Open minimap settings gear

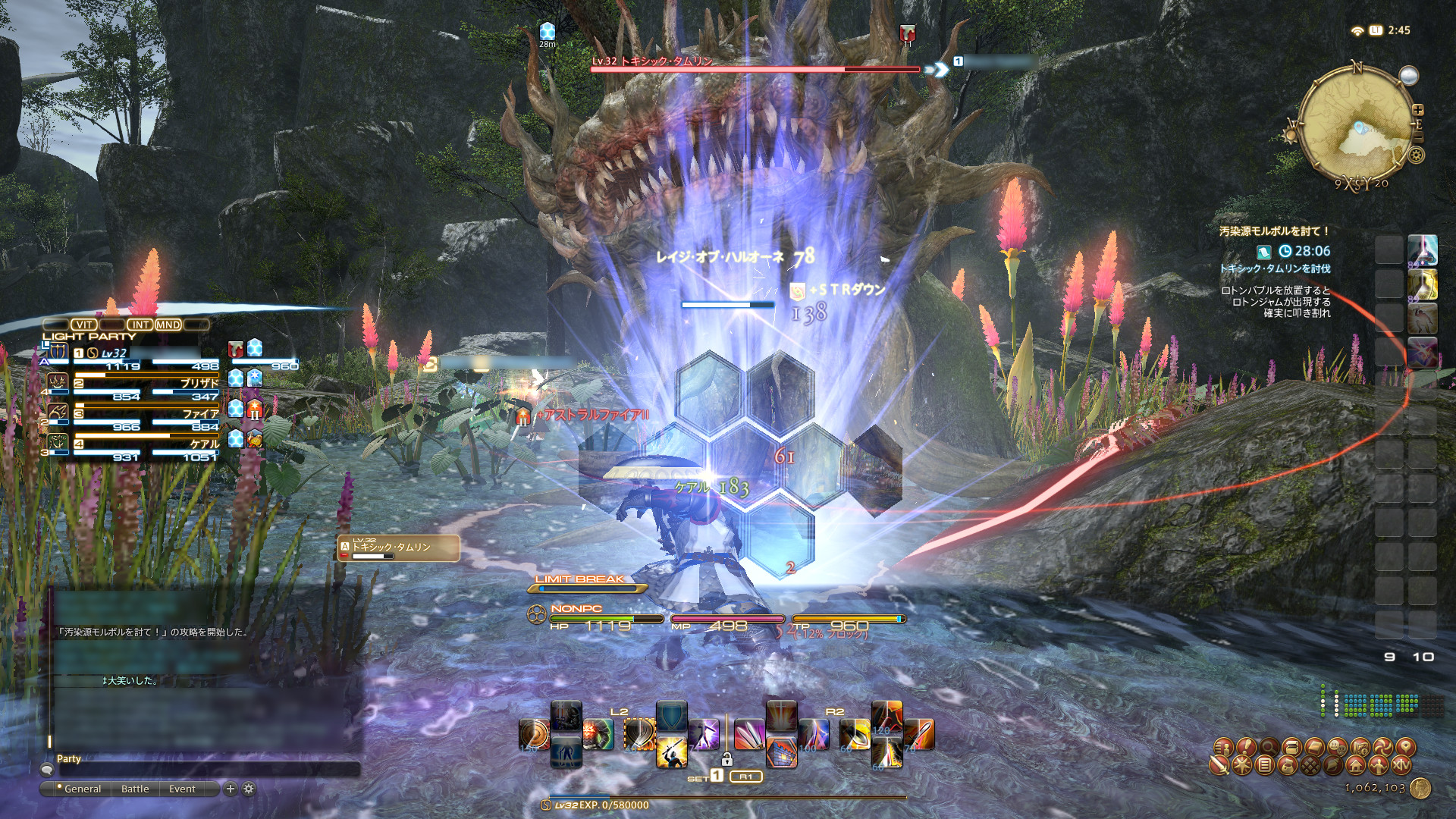1415,155
